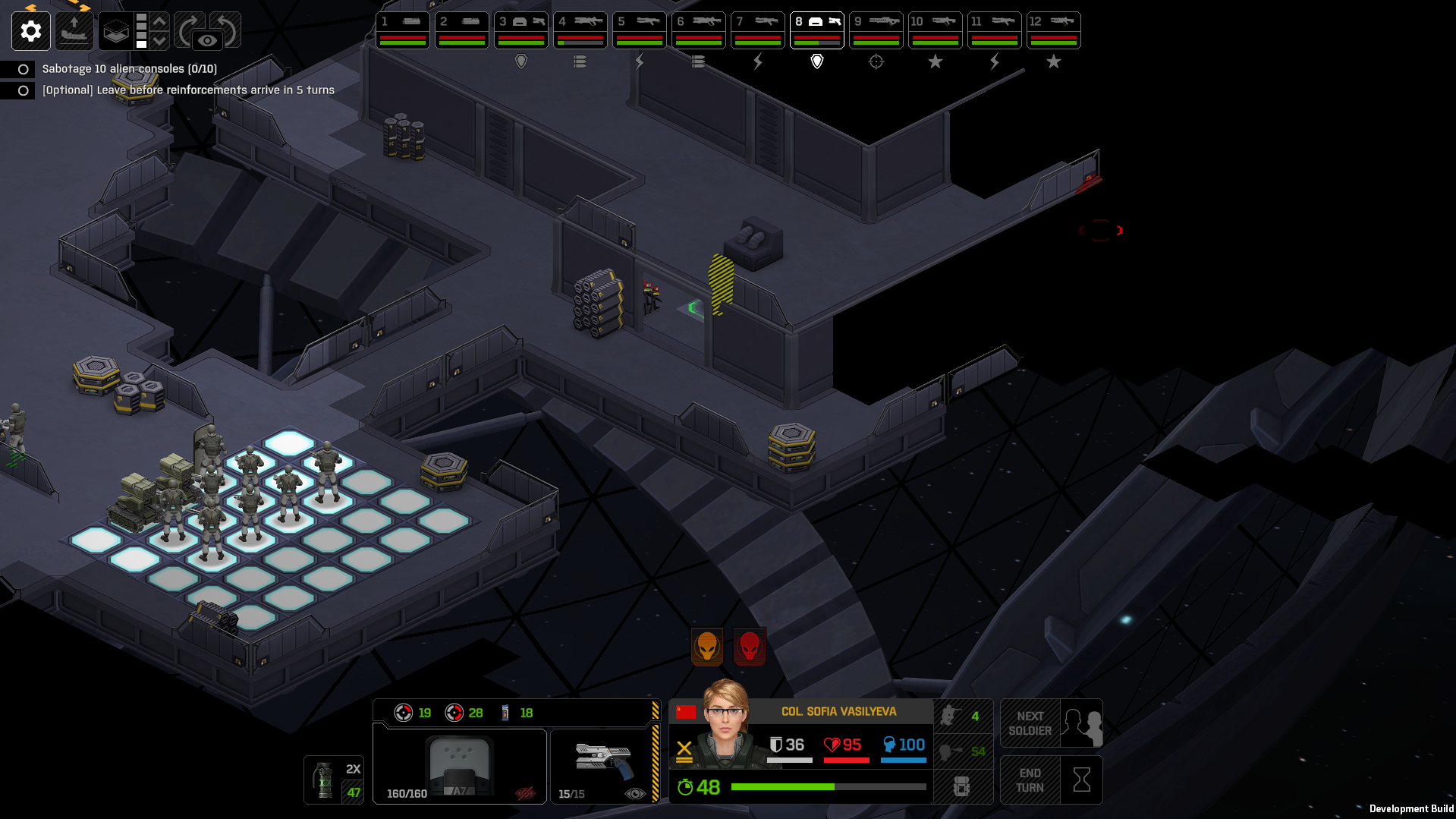Move camera up one level
The width and height of the screenshot is (1456, 819).
pyautogui.click(x=160, y=21)
